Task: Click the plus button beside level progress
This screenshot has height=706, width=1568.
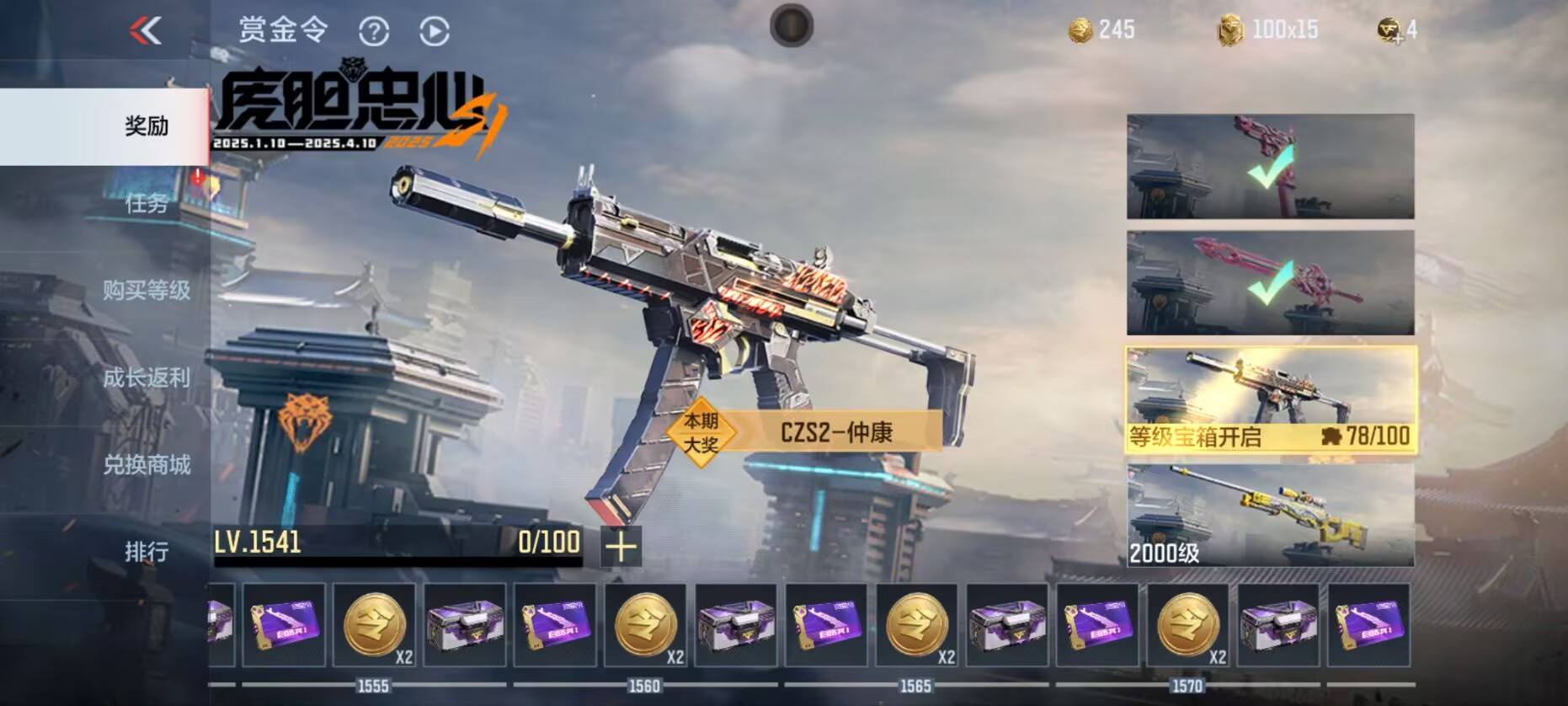Action: coord(621,547)
